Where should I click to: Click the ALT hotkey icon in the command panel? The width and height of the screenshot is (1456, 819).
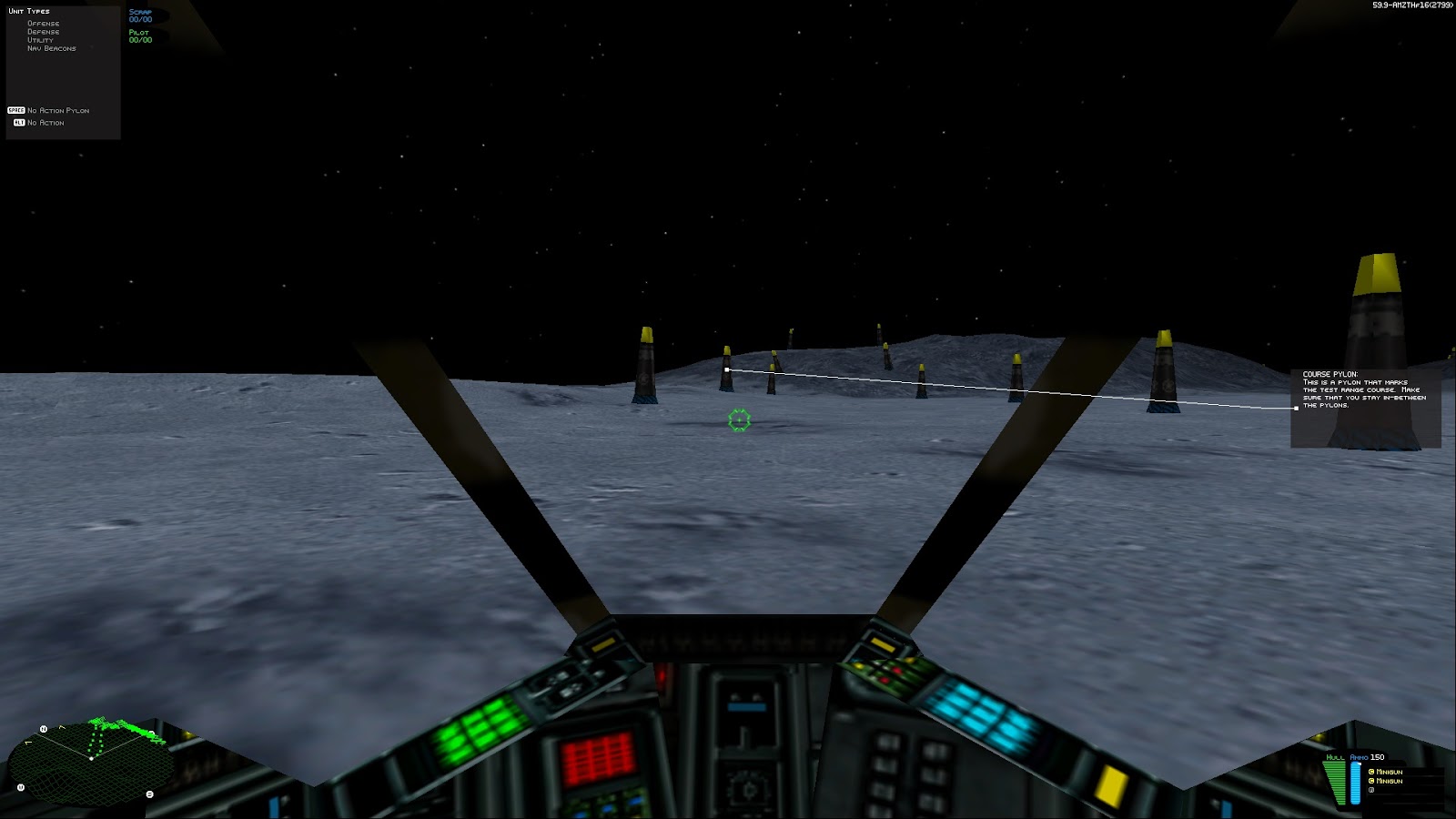[x=18, y=122]
